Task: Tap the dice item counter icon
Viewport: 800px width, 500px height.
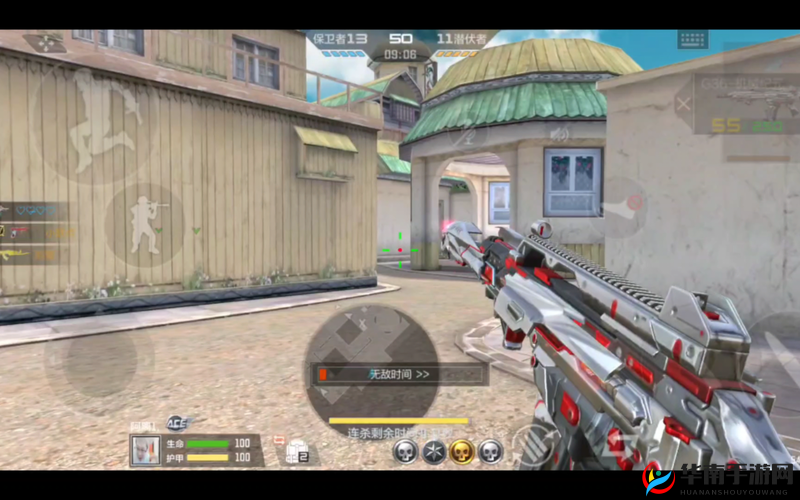Action: (x=296, y=453)
